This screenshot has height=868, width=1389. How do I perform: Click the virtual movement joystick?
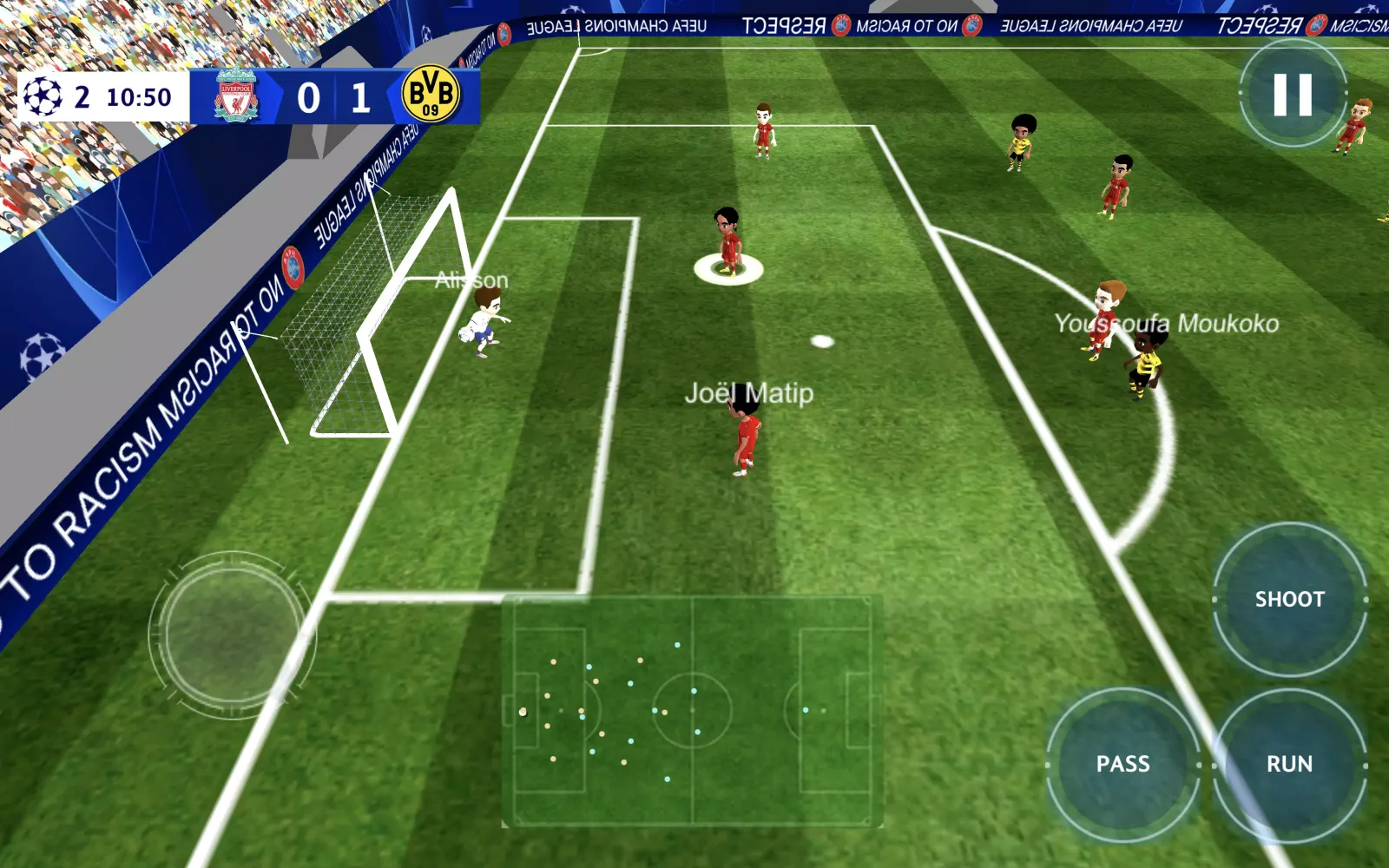click(x=232, y=635)
